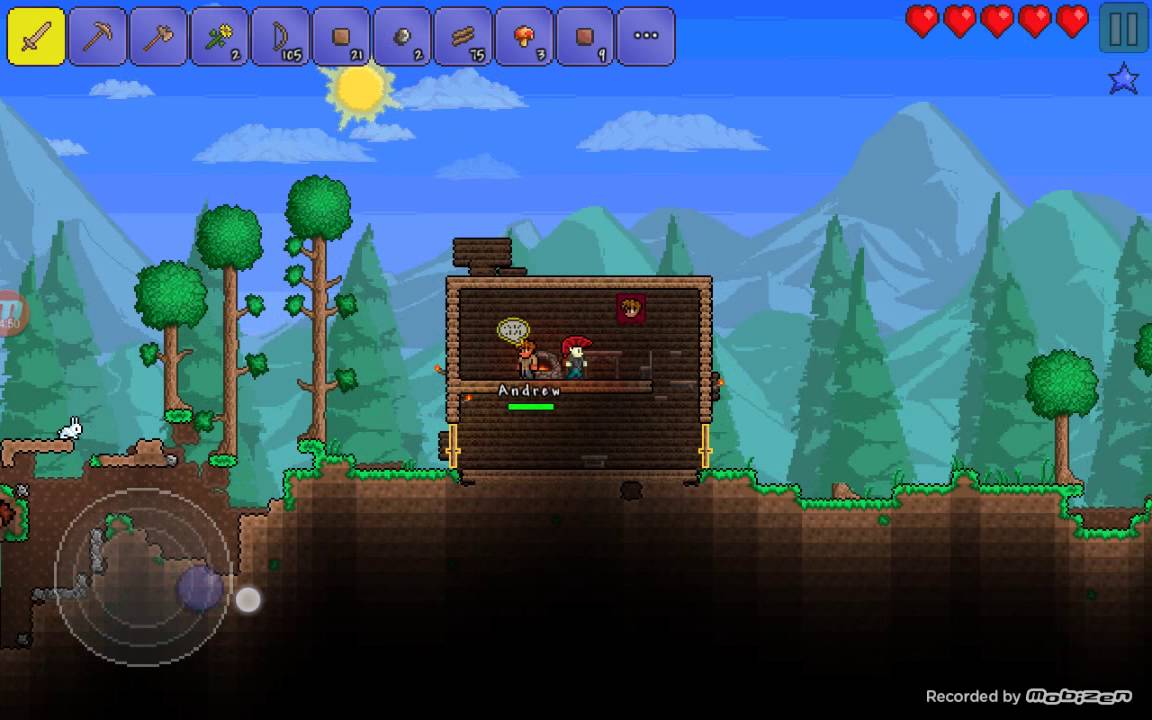Select the pickaxe in the hotbar
1152x720 pixels.
point(98,37)
